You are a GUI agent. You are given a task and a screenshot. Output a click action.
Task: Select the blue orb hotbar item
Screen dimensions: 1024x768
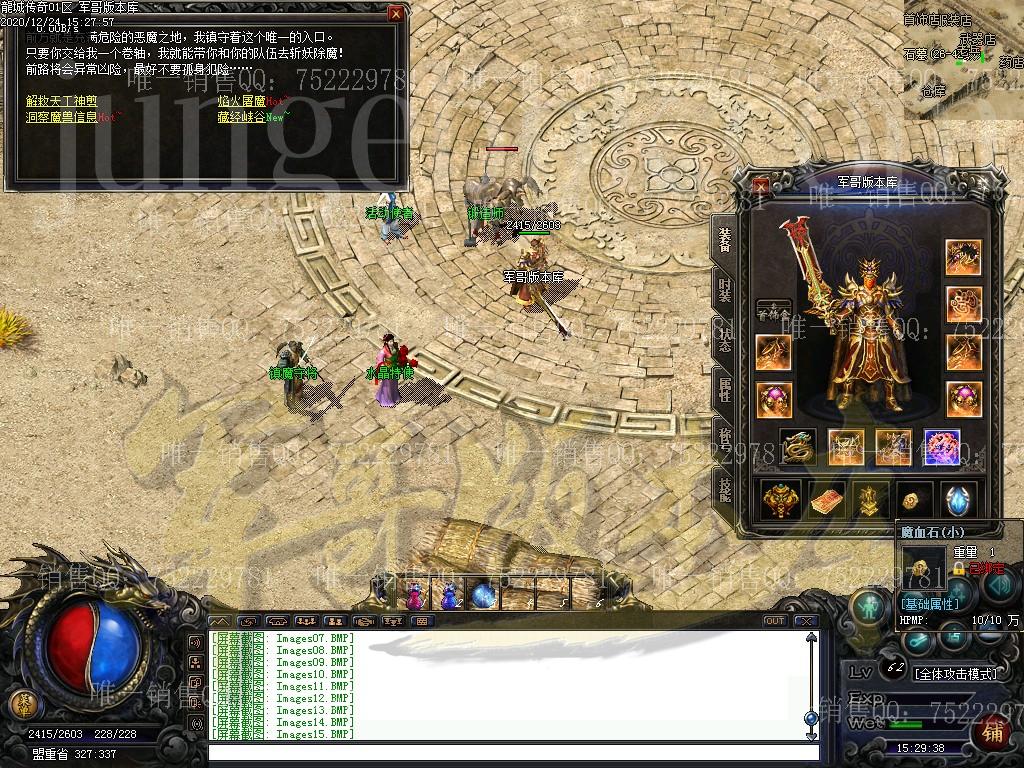pos(484,596)
